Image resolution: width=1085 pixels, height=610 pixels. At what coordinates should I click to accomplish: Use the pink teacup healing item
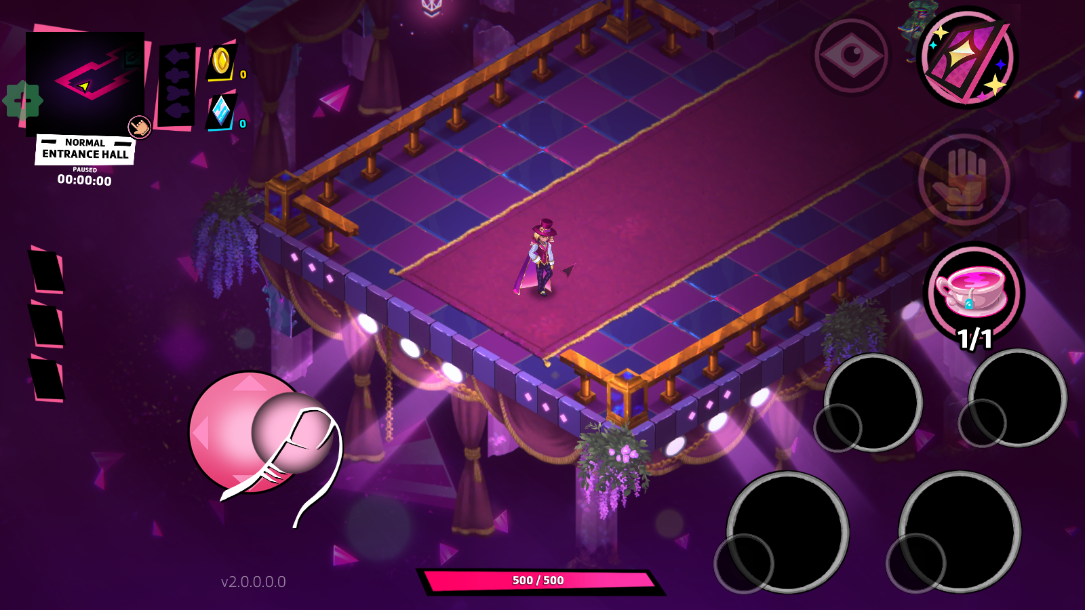(x=974, y=291)
